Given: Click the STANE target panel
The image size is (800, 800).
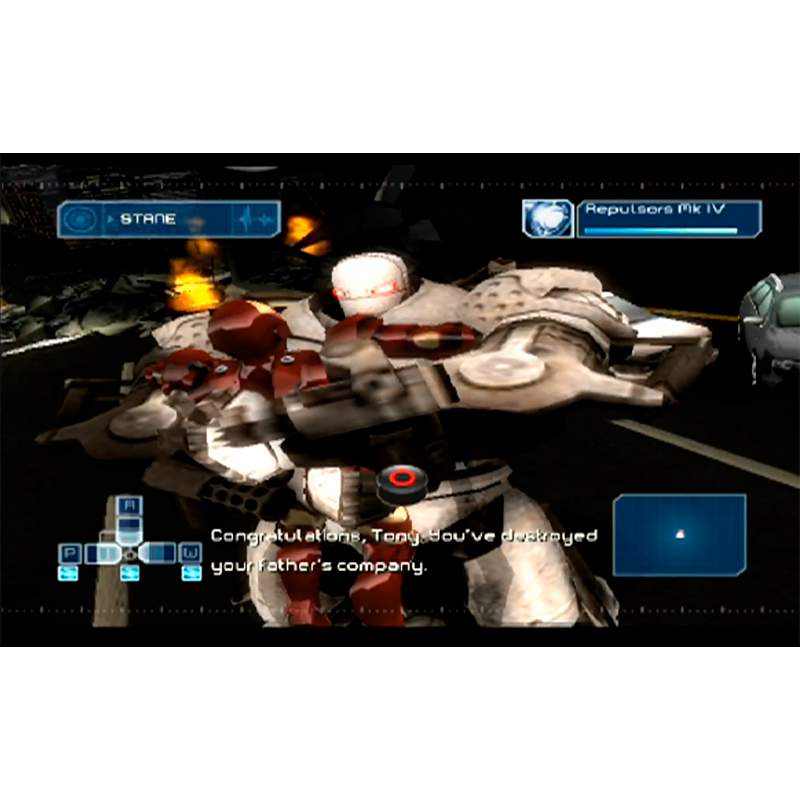Looking at the screenshot, I should click(168, 219).
